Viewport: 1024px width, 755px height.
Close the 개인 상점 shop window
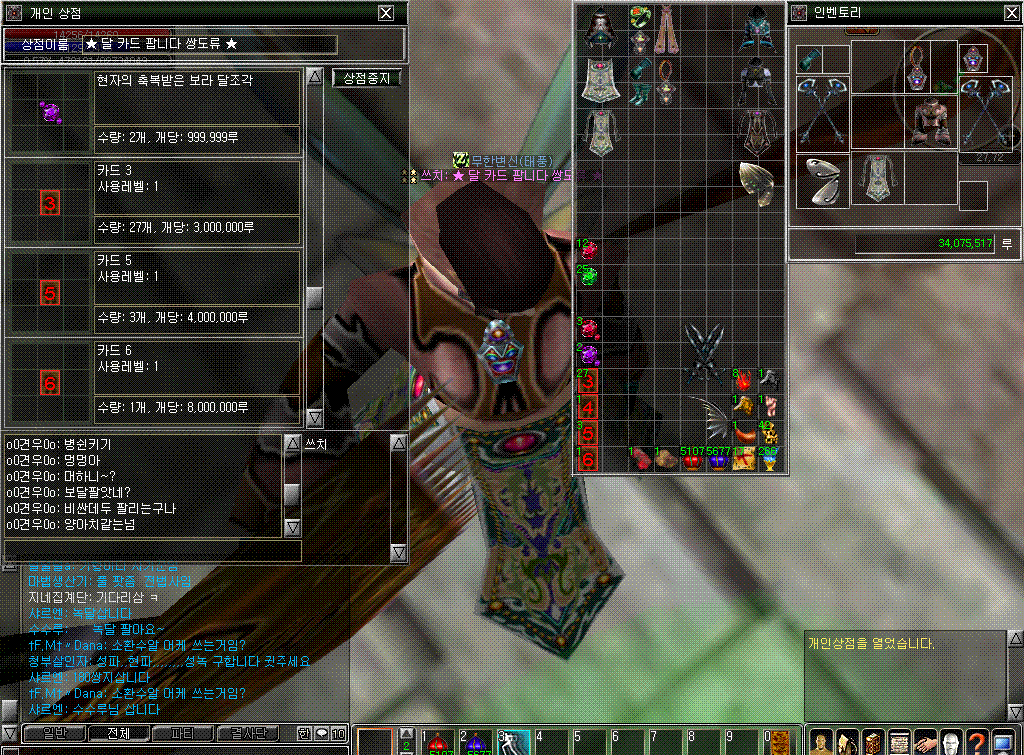click(386, 13)
